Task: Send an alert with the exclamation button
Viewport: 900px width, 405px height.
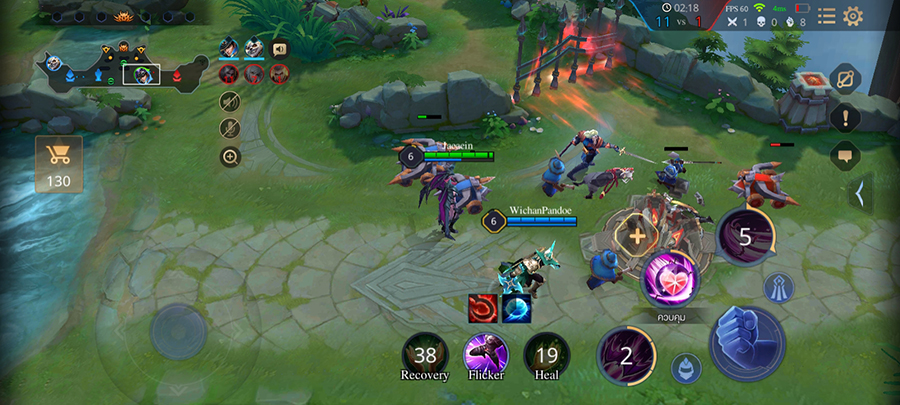Action: point(845,117)
